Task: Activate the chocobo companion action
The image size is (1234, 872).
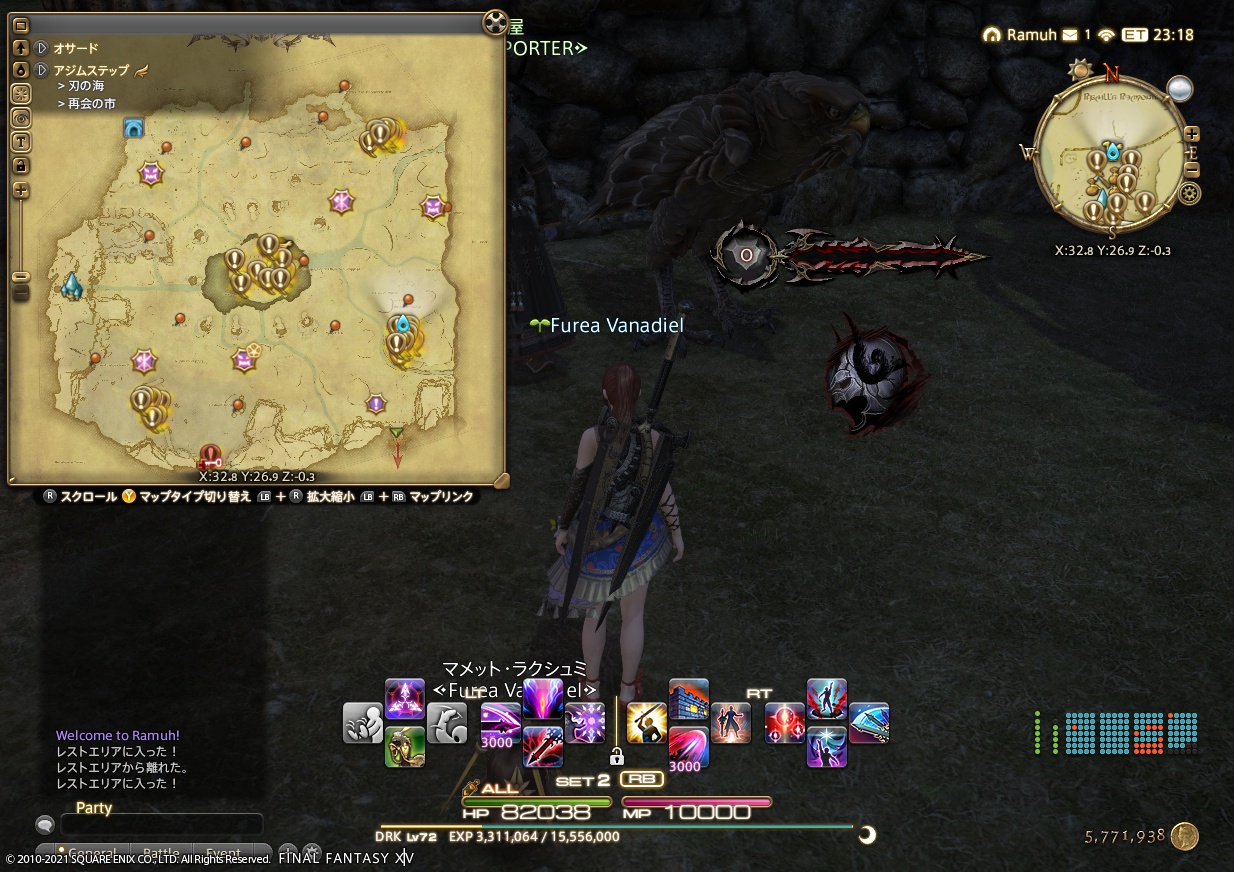Action: 405,746
